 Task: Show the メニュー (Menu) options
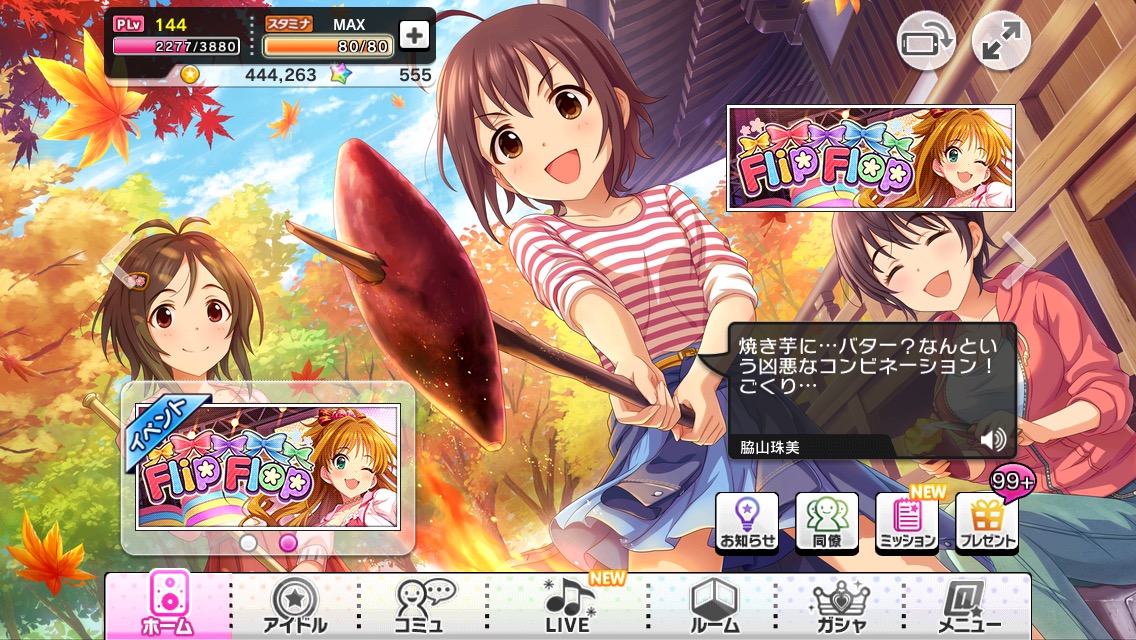click(x=964, y=606)
